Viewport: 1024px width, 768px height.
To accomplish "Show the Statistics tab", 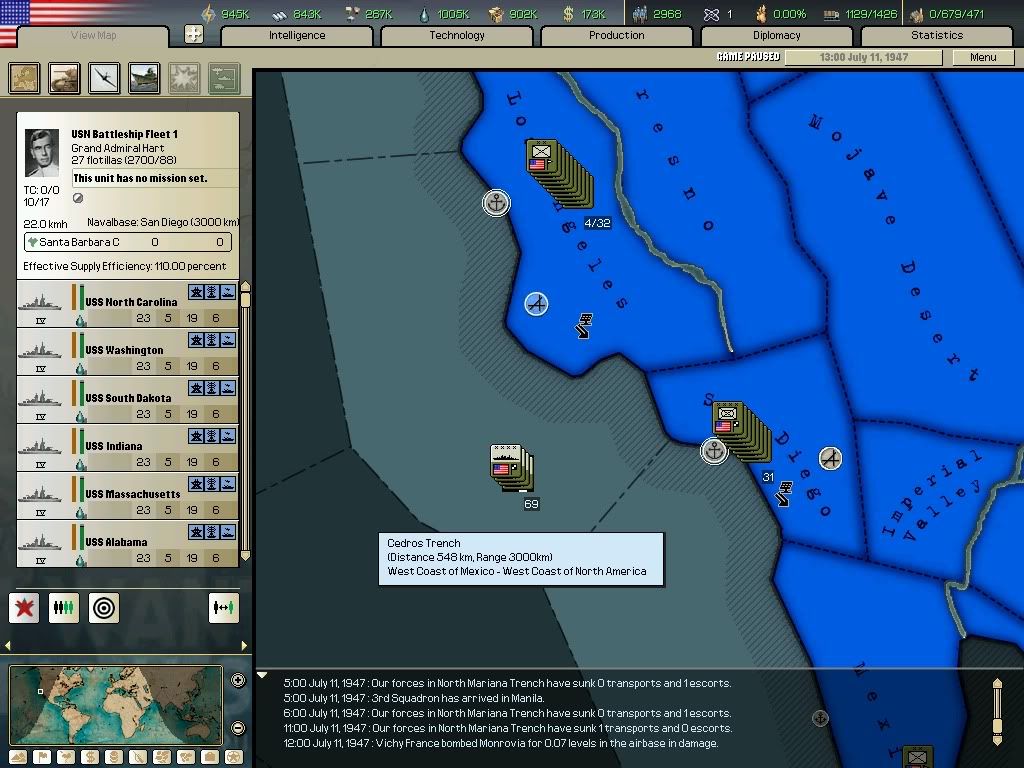I will coord(937,36).
